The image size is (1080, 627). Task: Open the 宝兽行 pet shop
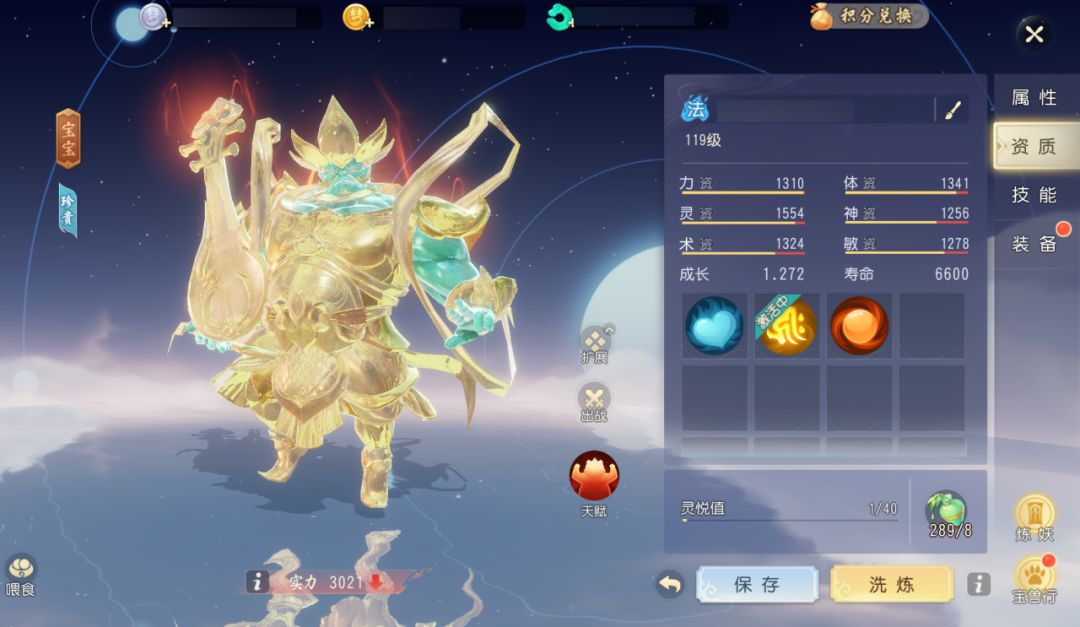click(1035, 579)
